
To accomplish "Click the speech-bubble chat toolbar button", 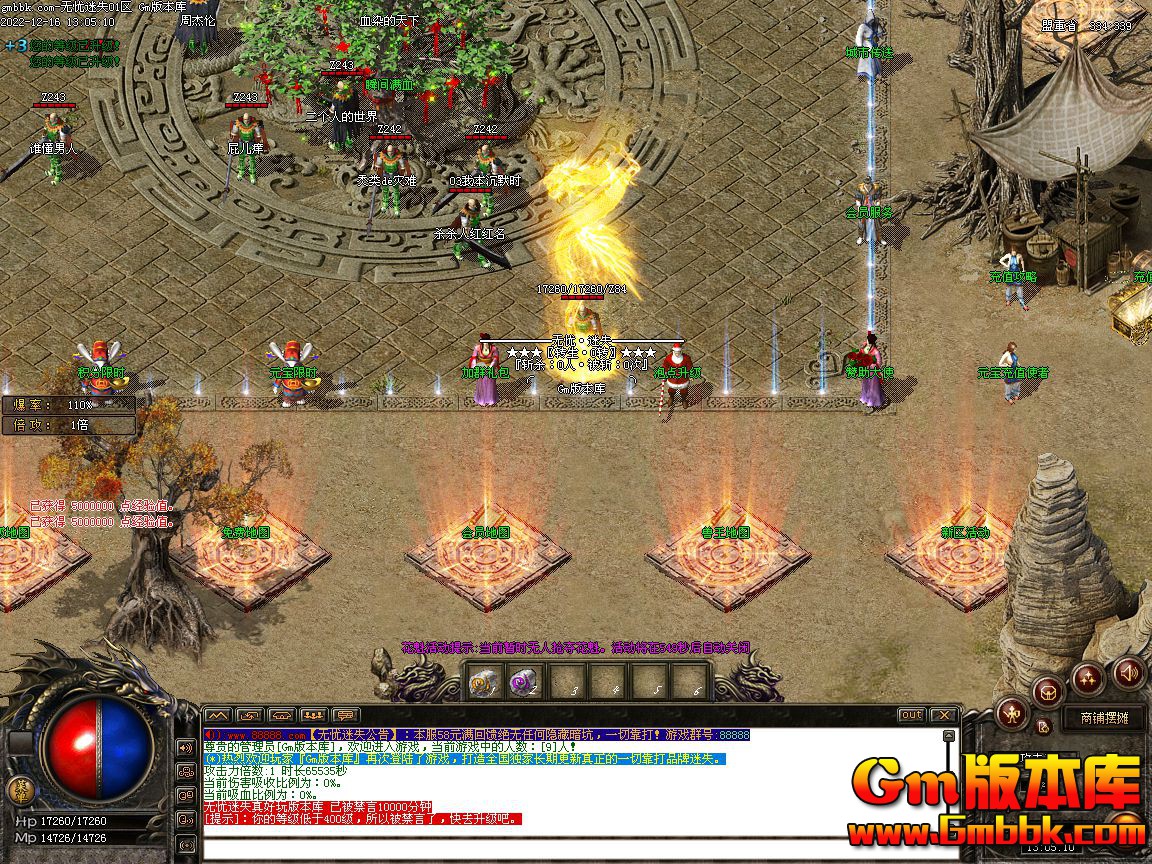I will (346, 715).
